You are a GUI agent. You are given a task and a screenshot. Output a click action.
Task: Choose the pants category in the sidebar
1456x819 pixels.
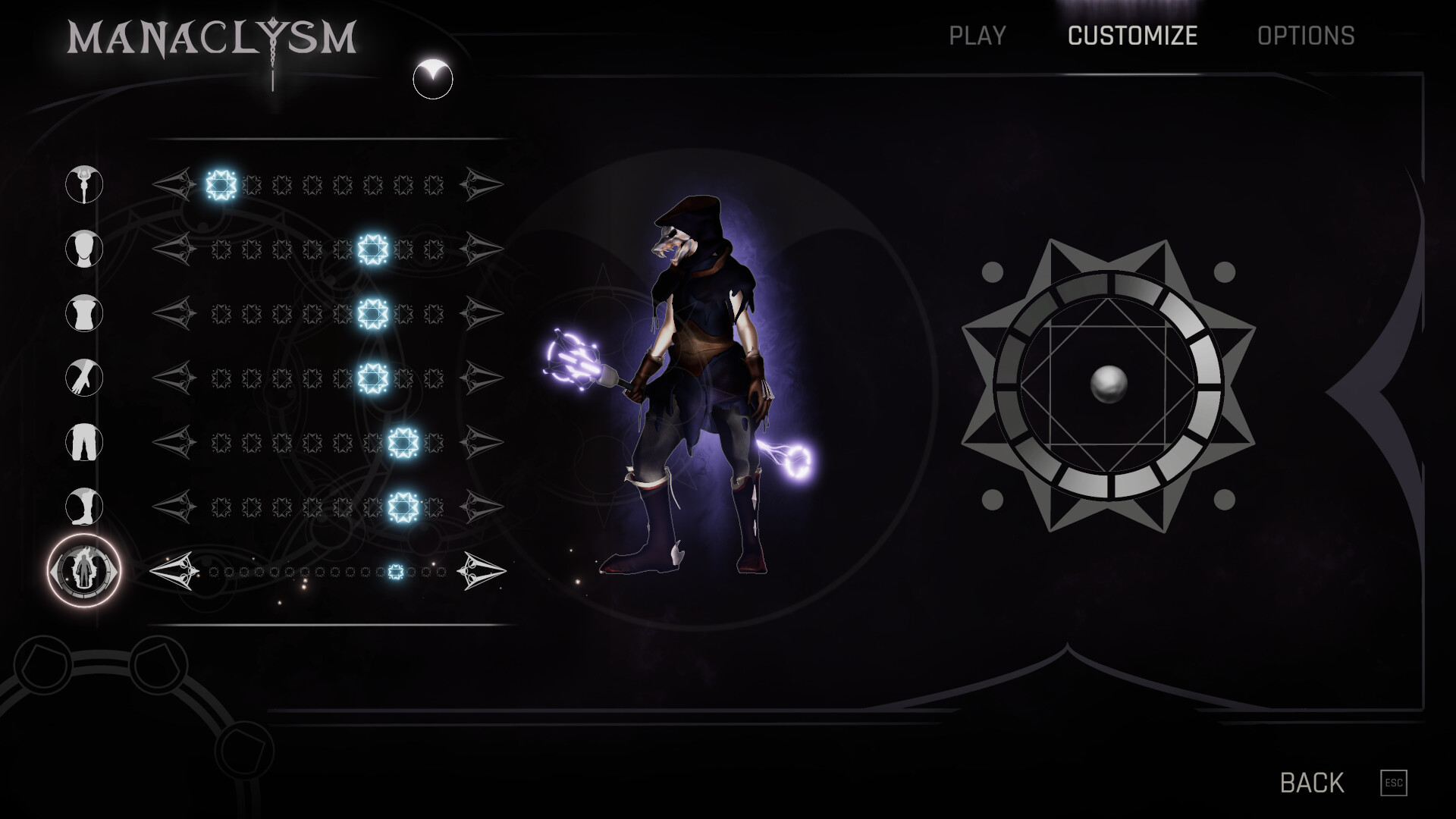coord(83,444)
